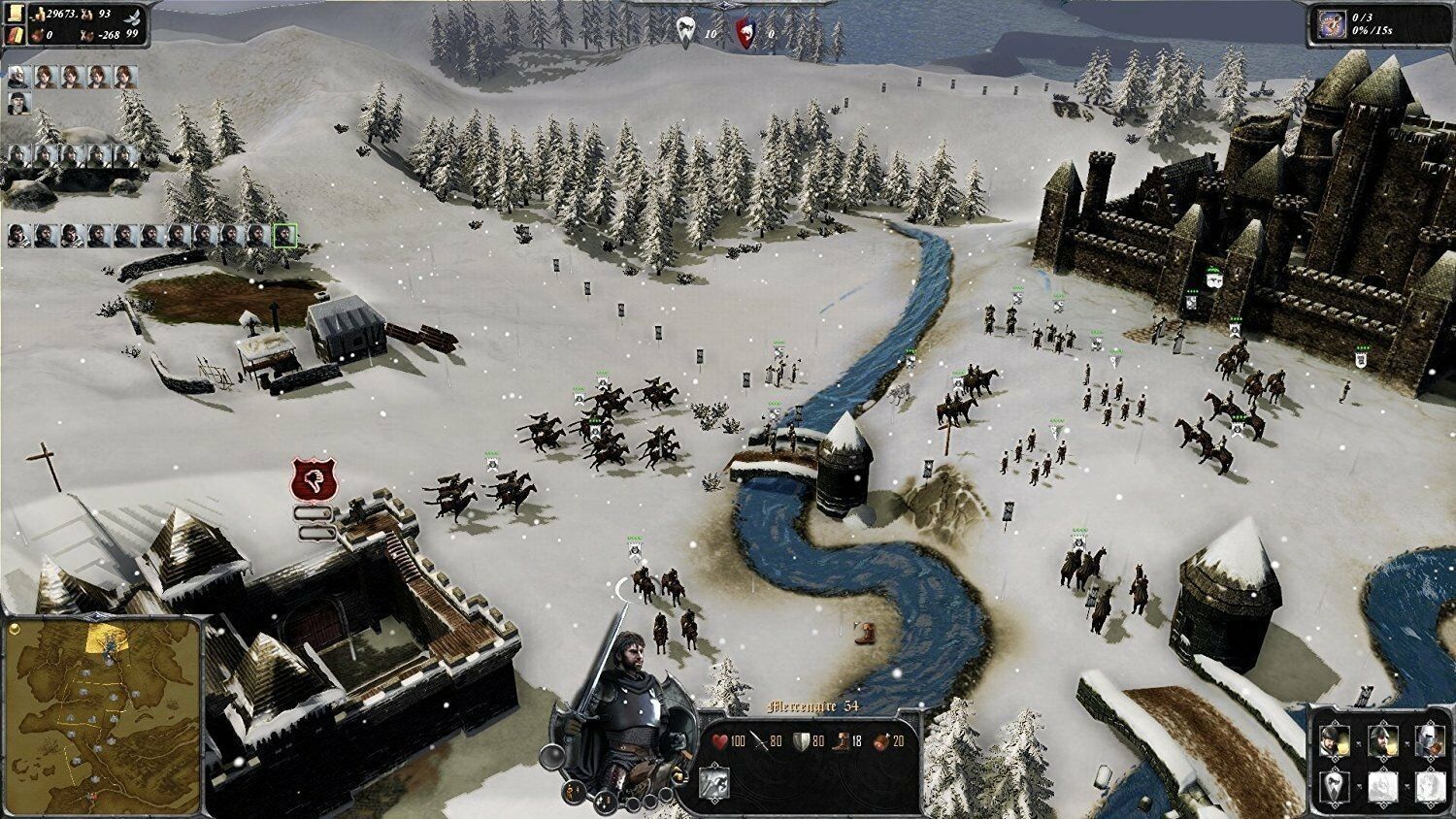Screen dimensions: 1456x819
Task: Click the white shield faction emblem
Action: coord(684,31)
